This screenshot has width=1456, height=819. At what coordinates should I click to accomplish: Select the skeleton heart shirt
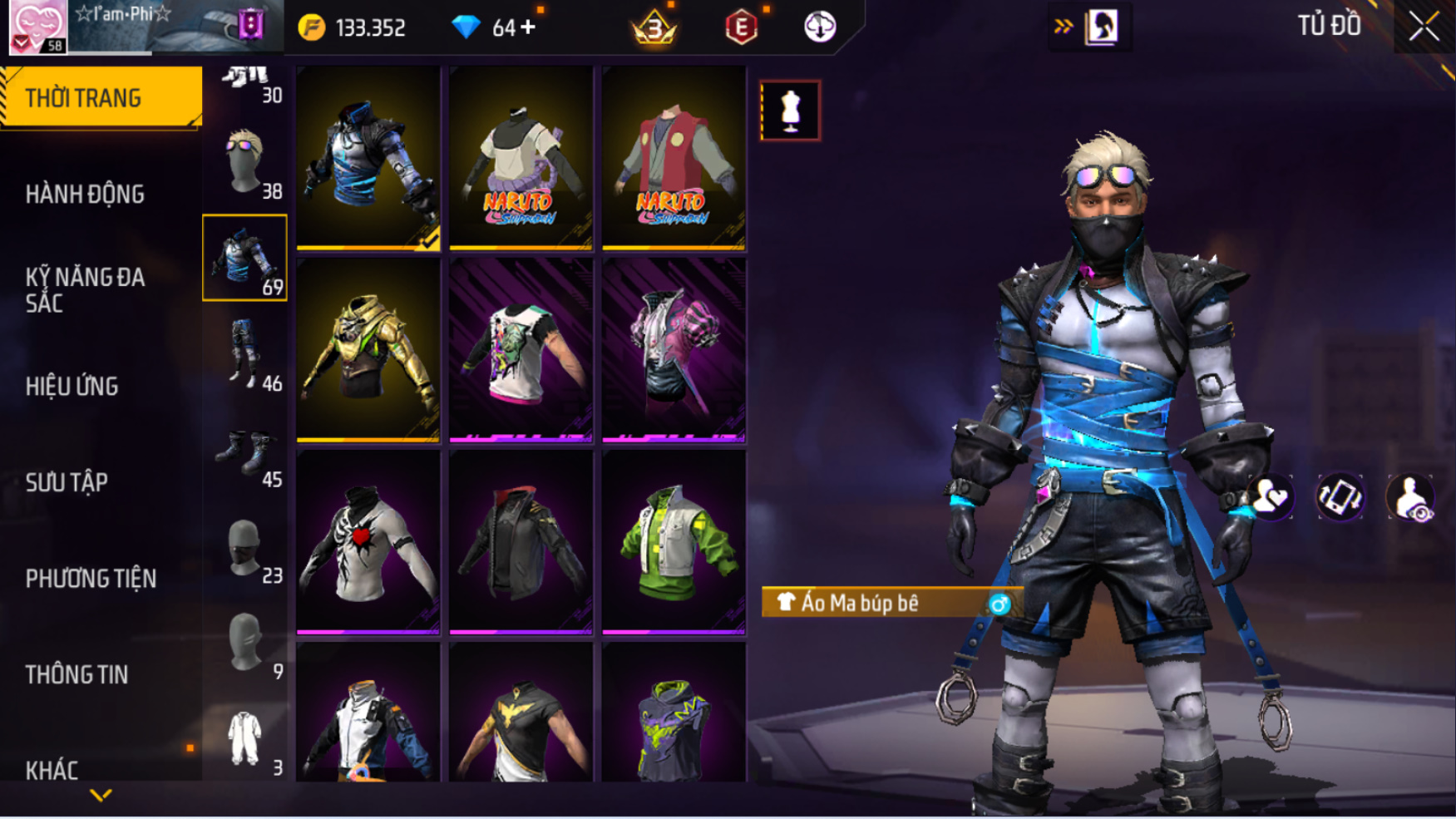point(368,542)
